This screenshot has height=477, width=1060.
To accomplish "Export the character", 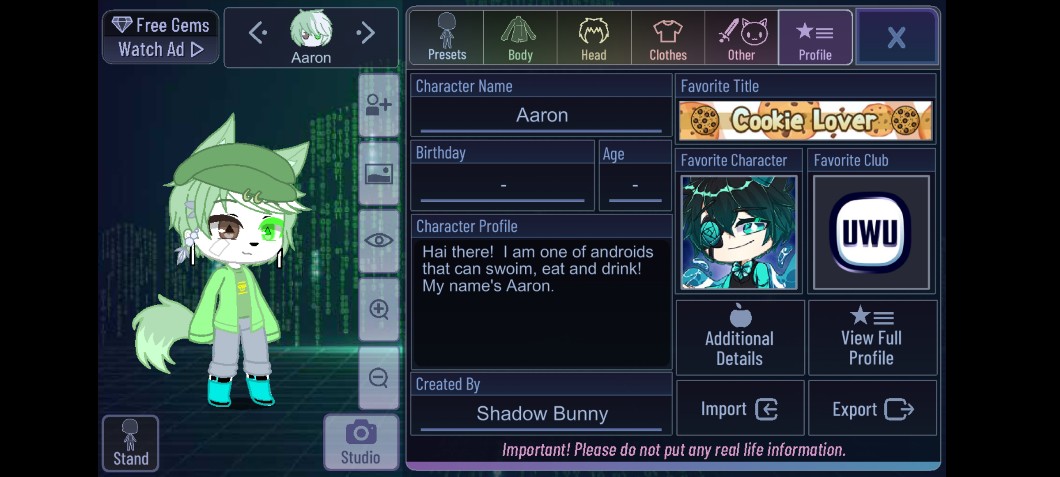I will pyautogui.click(x=872, y=409).
